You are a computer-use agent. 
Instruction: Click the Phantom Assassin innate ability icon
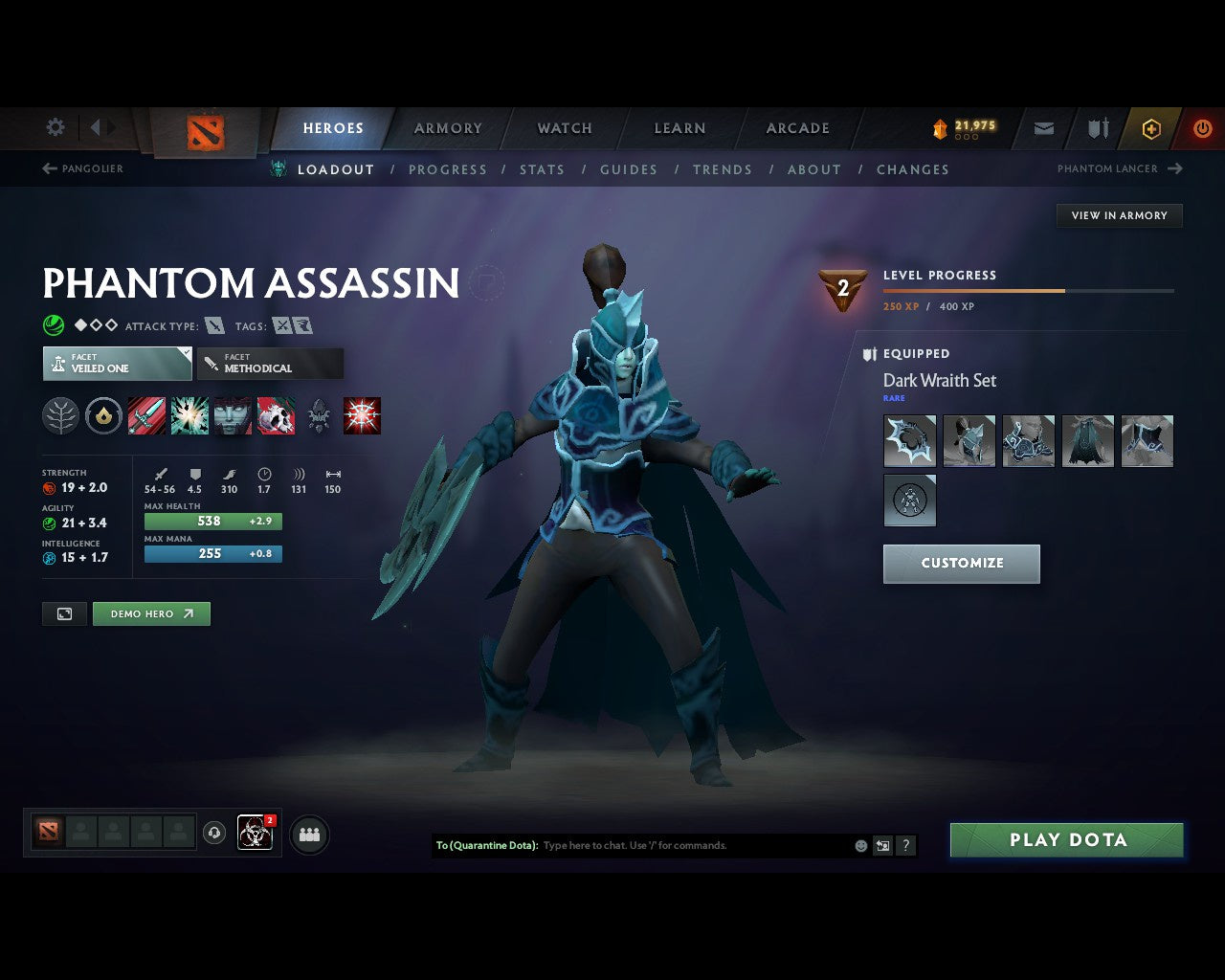(103, 415)
